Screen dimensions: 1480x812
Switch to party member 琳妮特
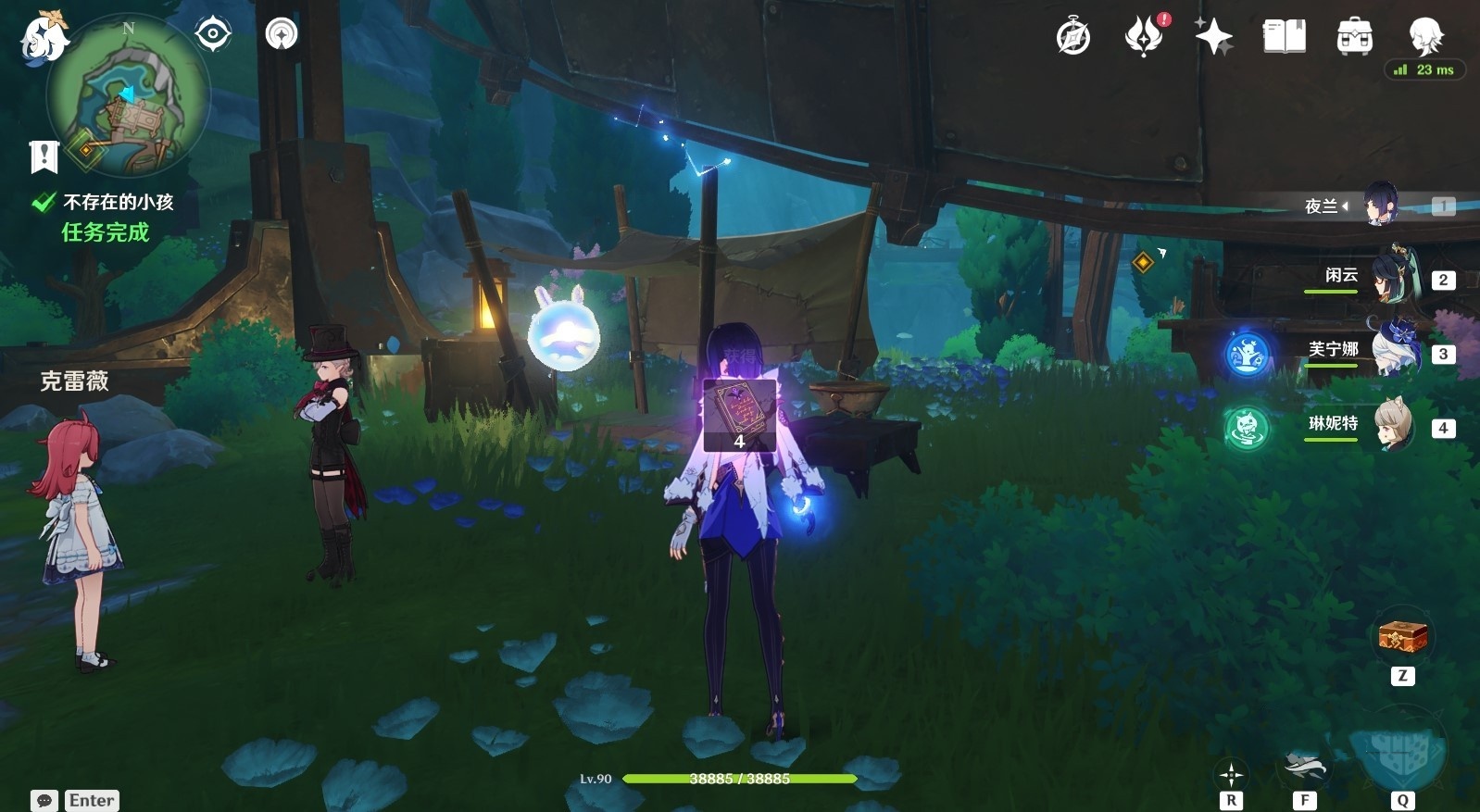[x=1392, y=425]
